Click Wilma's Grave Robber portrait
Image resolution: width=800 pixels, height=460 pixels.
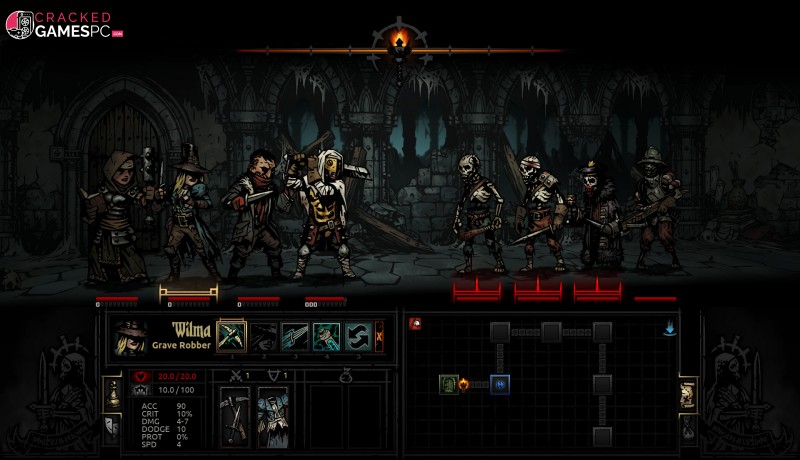131,337
